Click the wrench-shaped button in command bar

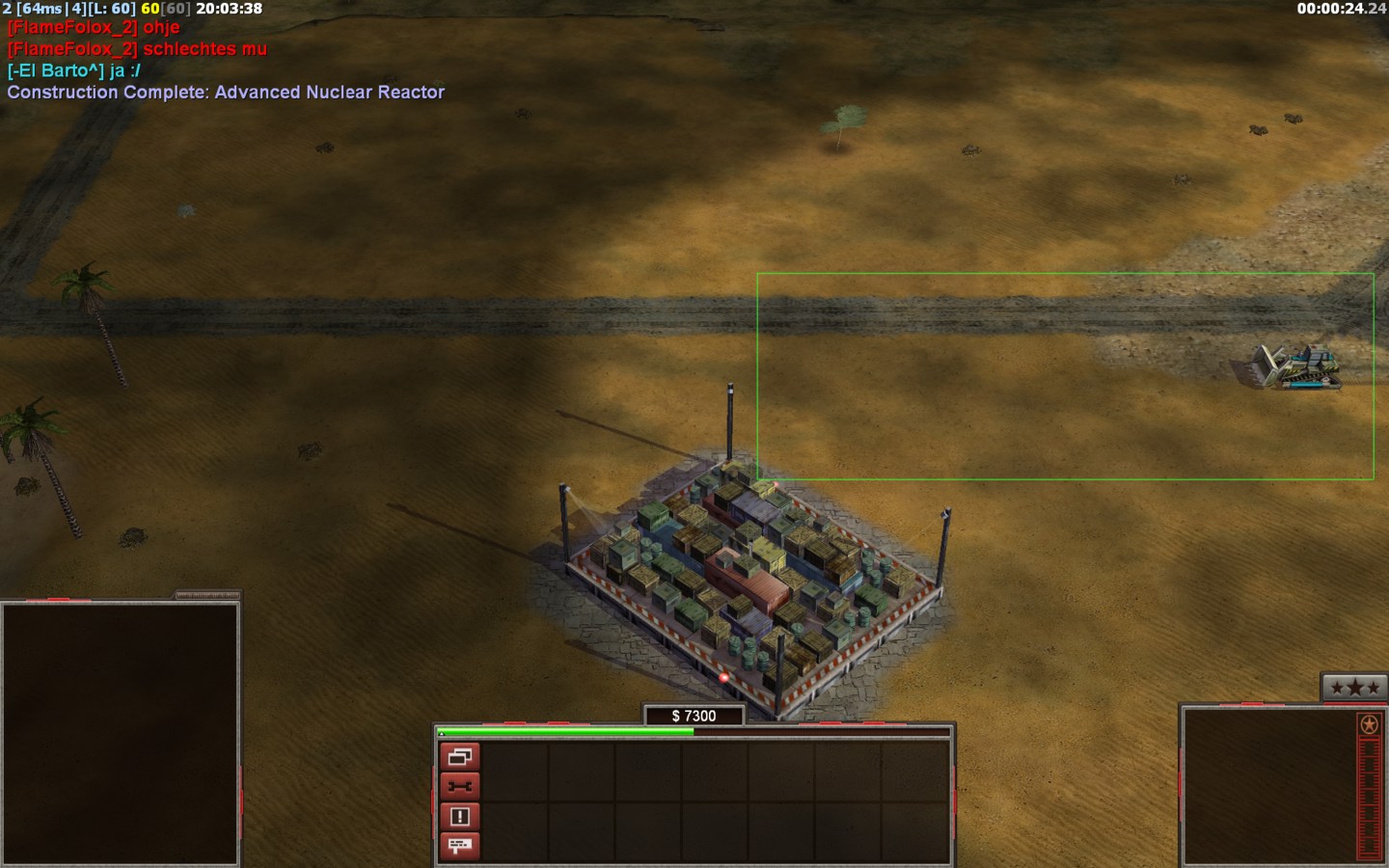(x=459, y=787)
